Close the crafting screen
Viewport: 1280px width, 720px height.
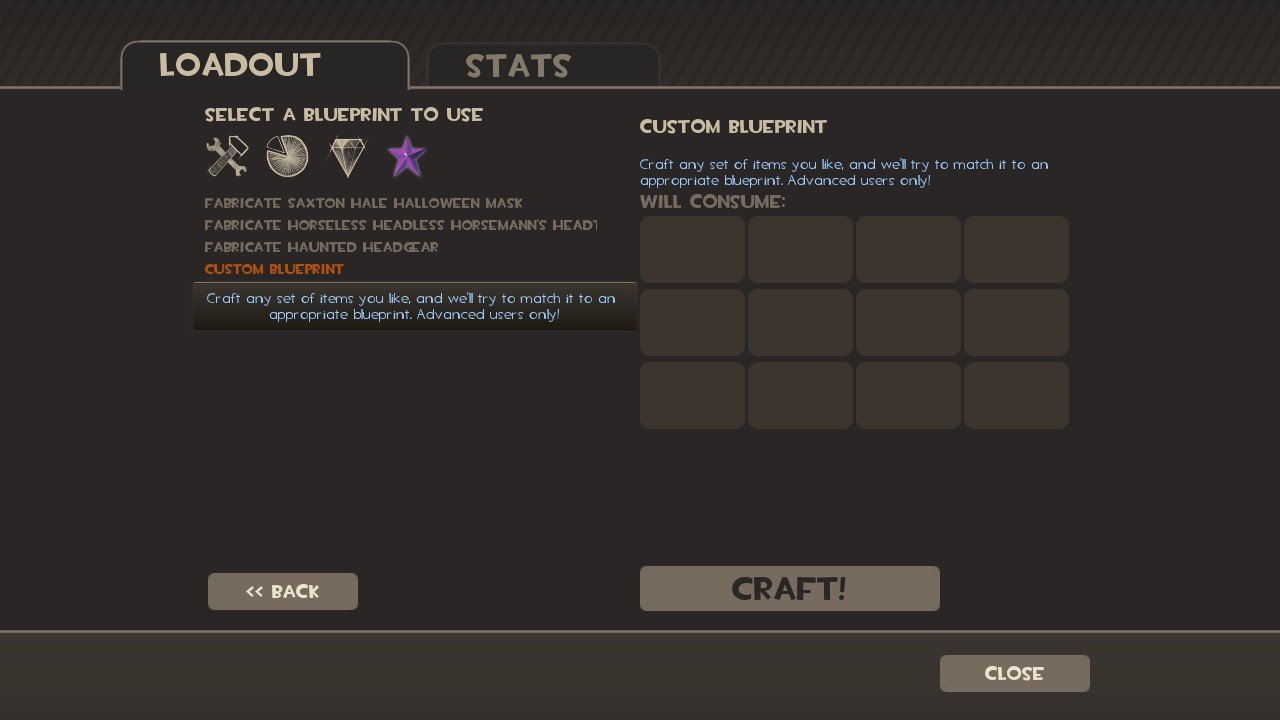tap(1014, 673)
